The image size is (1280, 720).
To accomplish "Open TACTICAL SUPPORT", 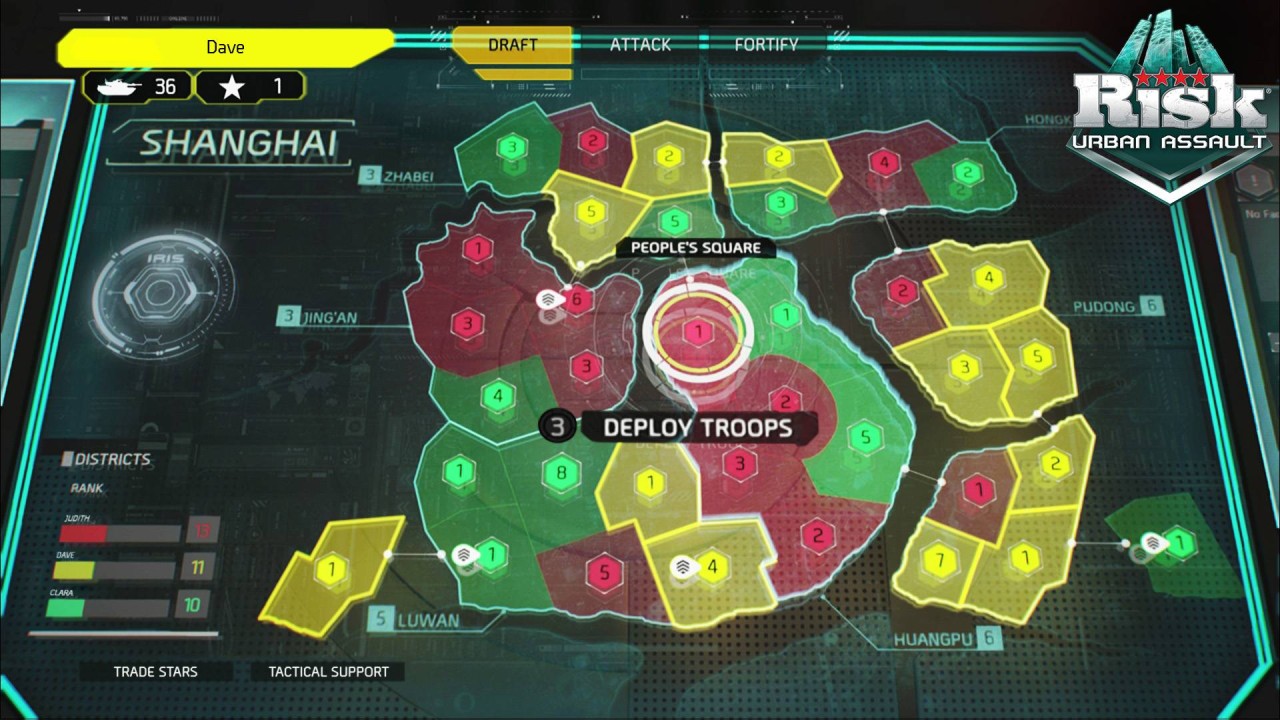I will (x=328, y=672).
